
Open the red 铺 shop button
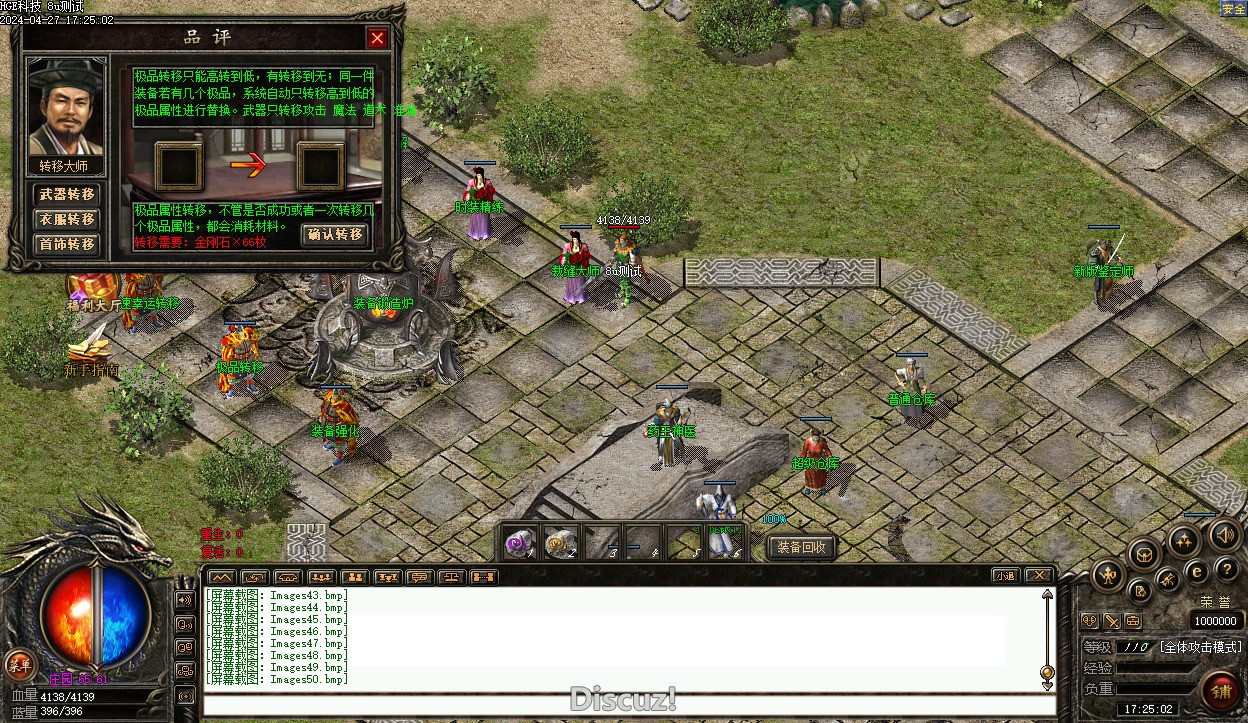[x=1221, y=691]
